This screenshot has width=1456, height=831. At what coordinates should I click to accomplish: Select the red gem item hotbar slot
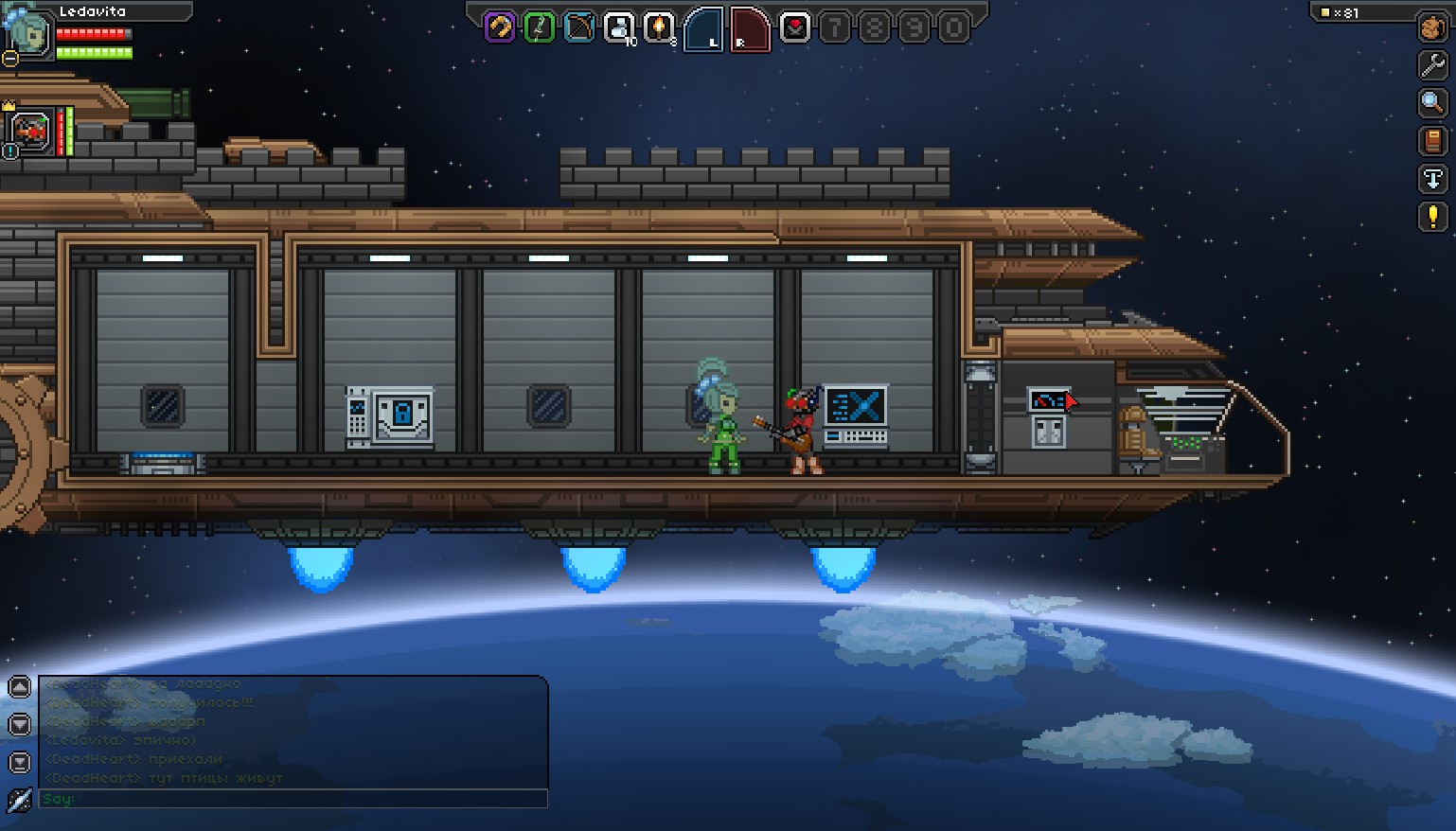tap(795, 28)
